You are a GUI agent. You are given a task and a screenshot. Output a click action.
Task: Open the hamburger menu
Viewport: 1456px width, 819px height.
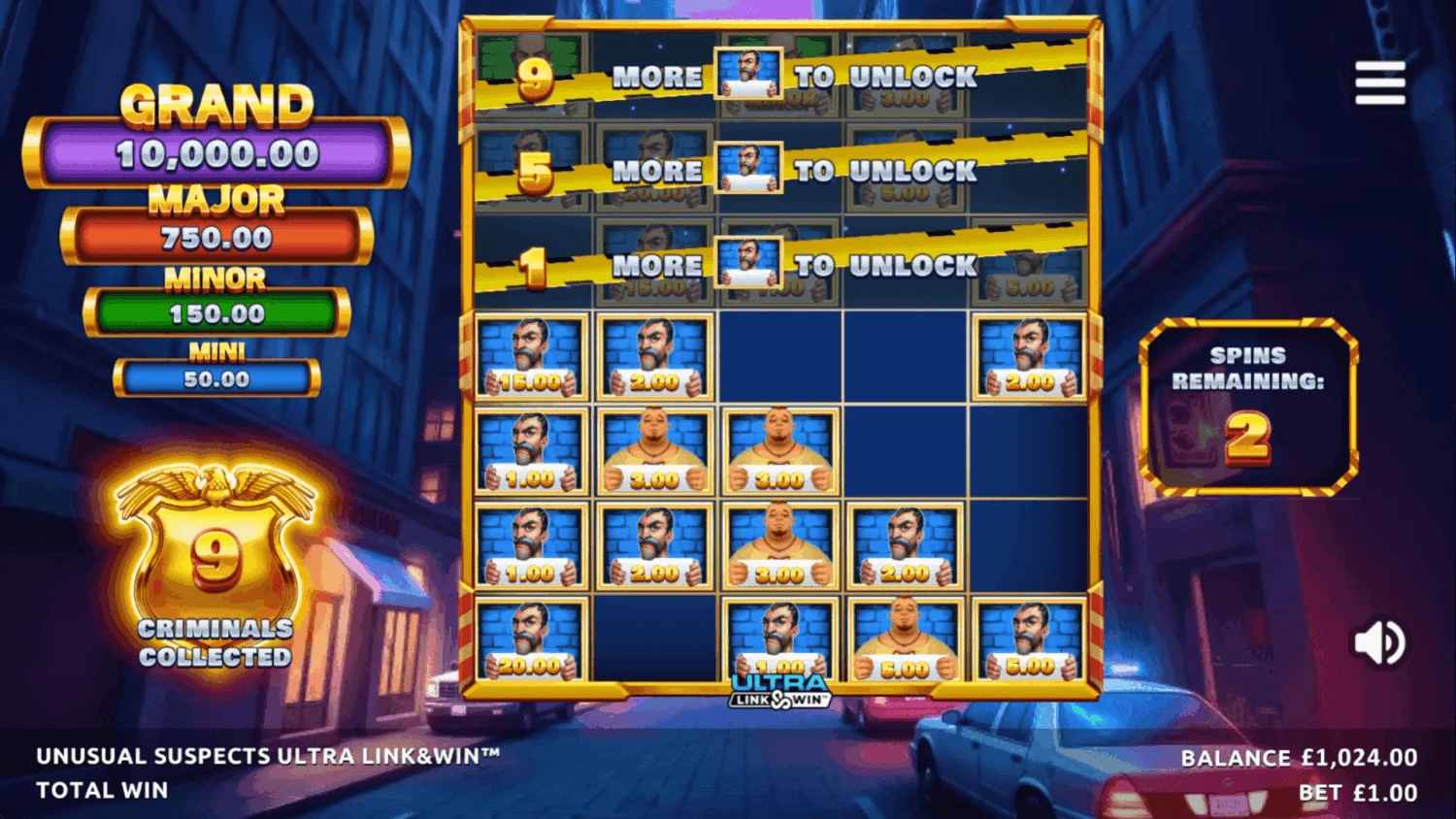tap(1380, 83)
